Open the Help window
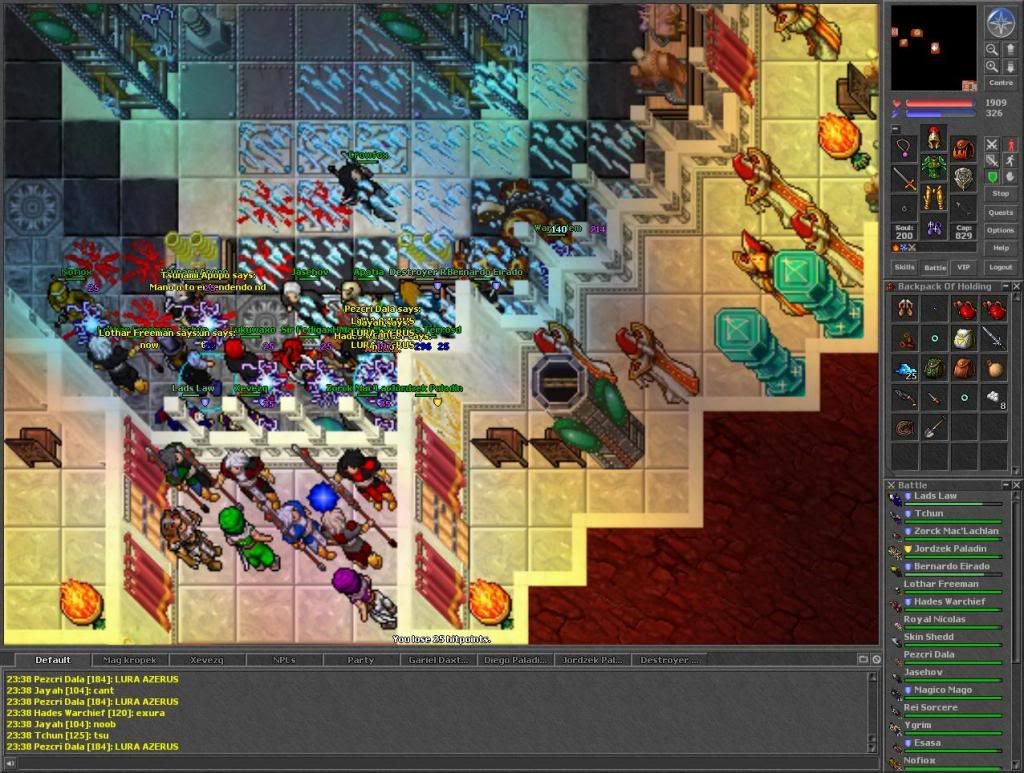Viewport: 1024px width, 773px height. coord(1001,248)
